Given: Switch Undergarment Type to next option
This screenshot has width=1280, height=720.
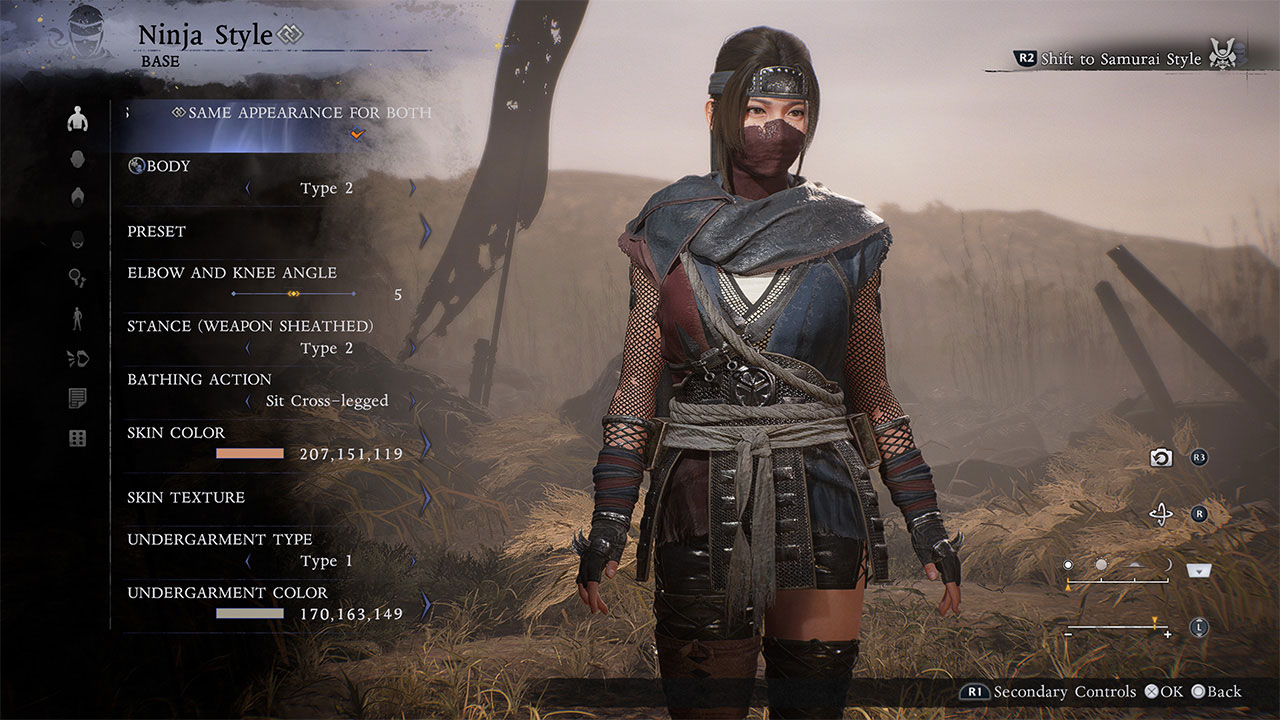Looking at the screenshot, I should pyautogui.click(x=412, y=561).
